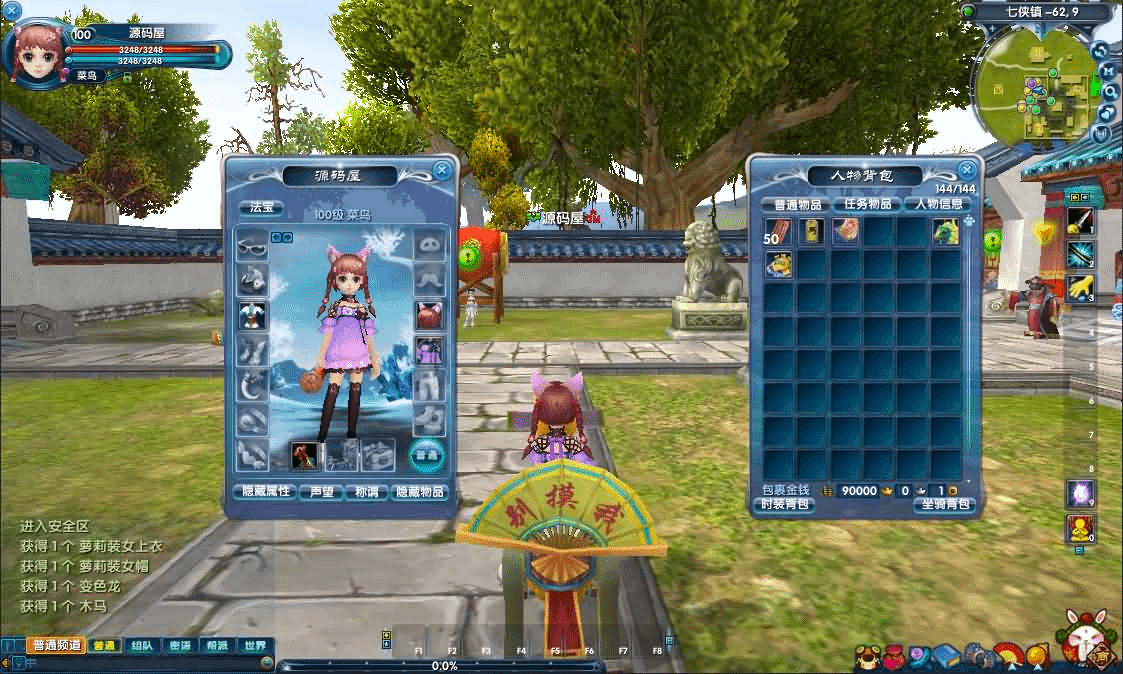Screen dimensions: 1123x674
Task: Click the purple dress equipment slot
Action: [429, 351]
